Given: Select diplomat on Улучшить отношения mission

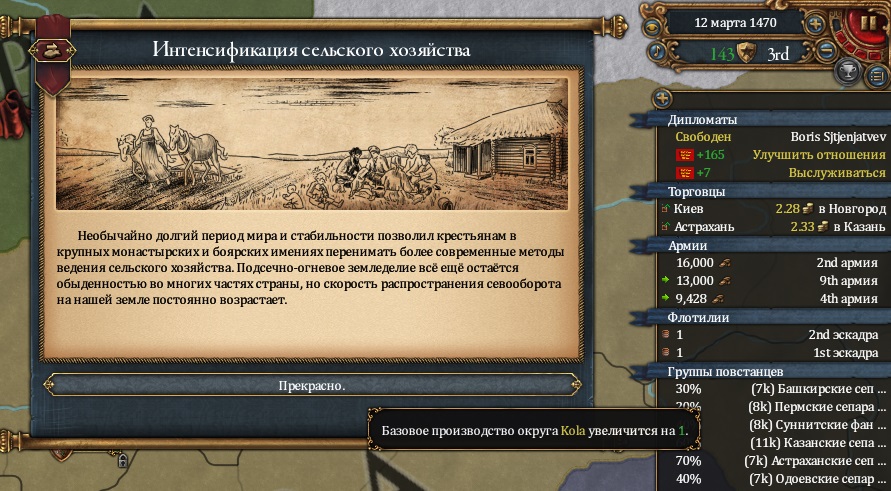Looking at the screenshot, I should click(779, 155).
